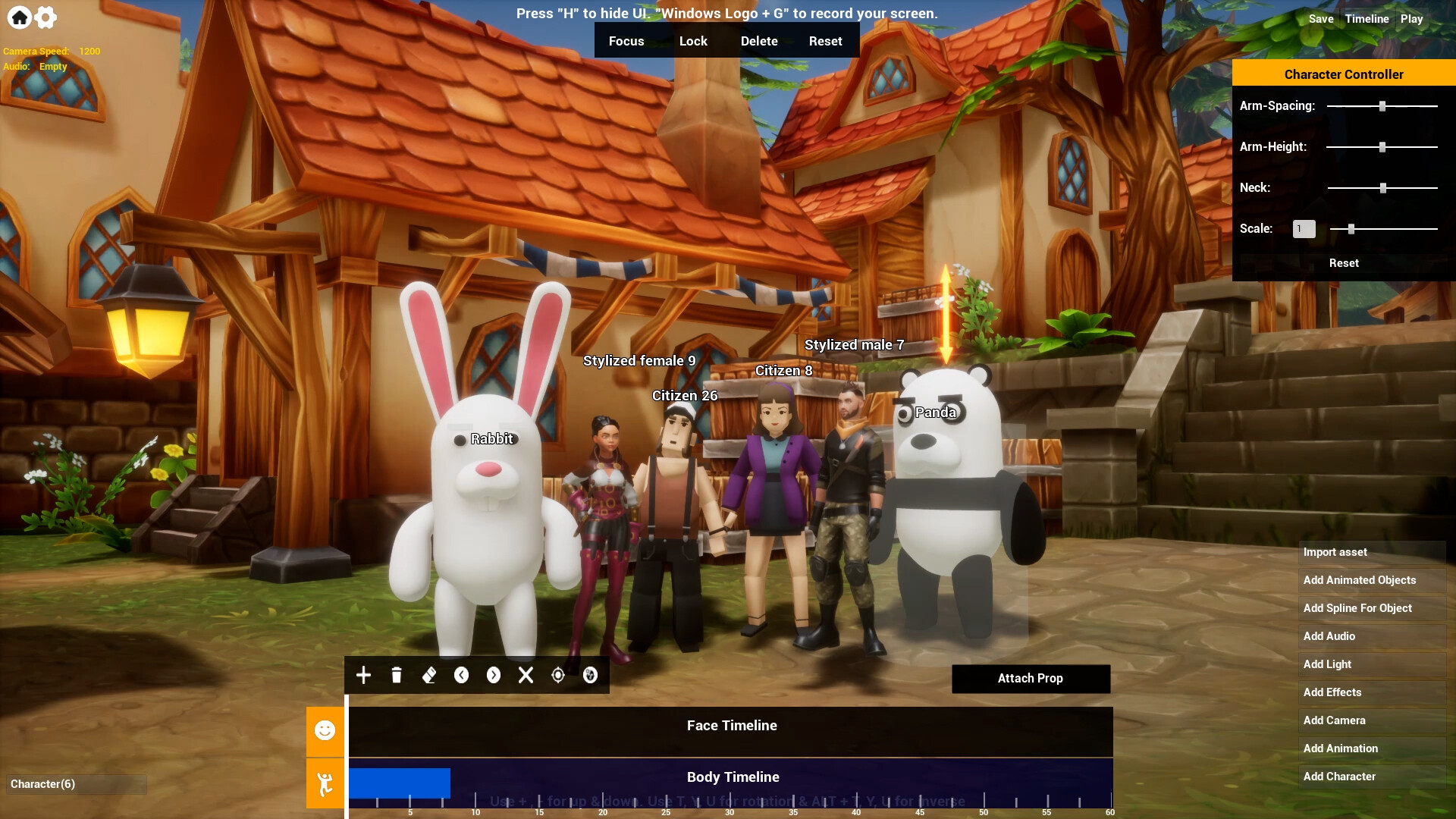The height and width of the screenshot is (819, 1456).
Task: Click the Scale value input field
Action: pyautogui.click(x=1304, y=228)
